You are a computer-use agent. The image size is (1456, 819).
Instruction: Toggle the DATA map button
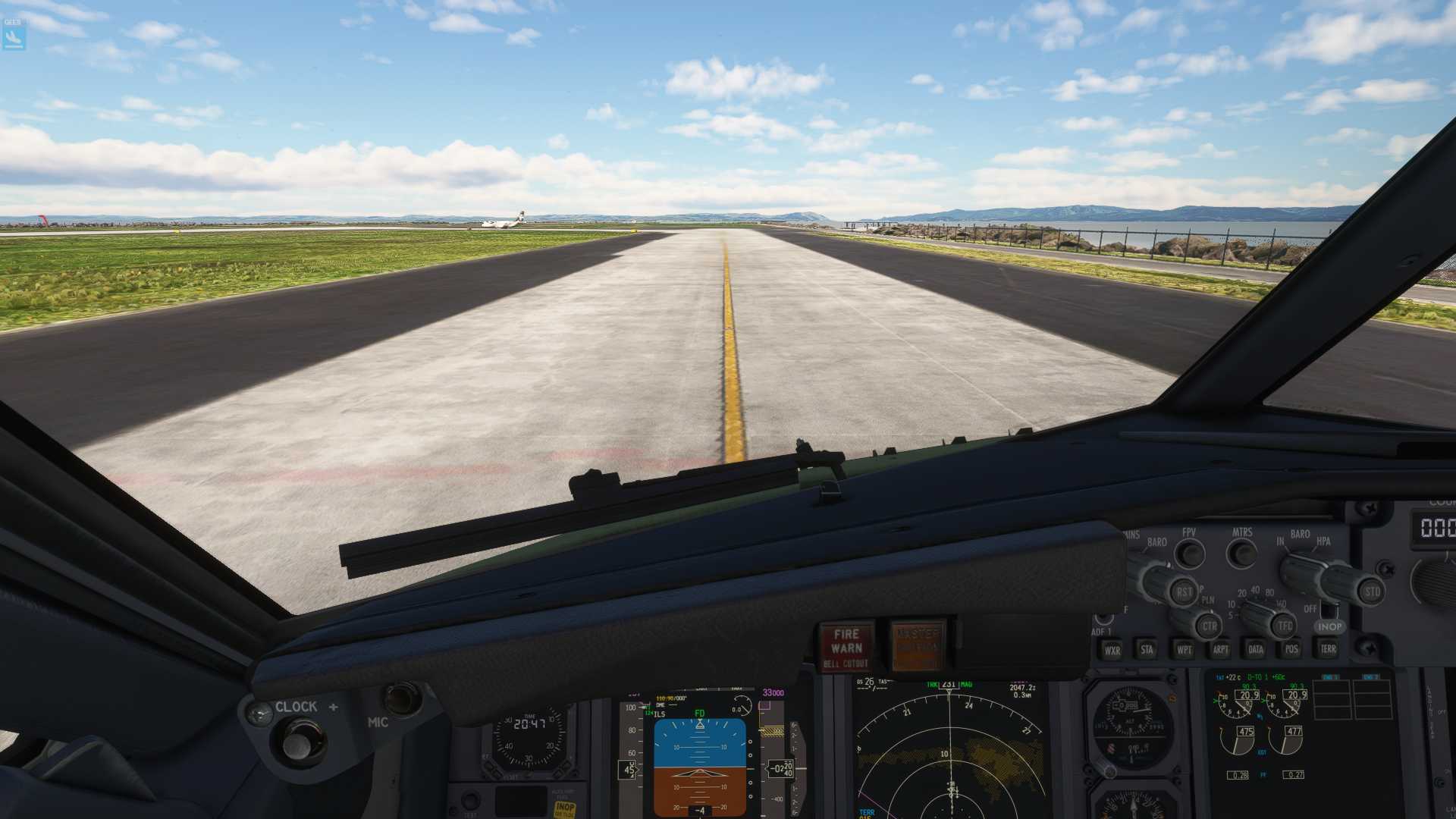(x=1256, y=649)
